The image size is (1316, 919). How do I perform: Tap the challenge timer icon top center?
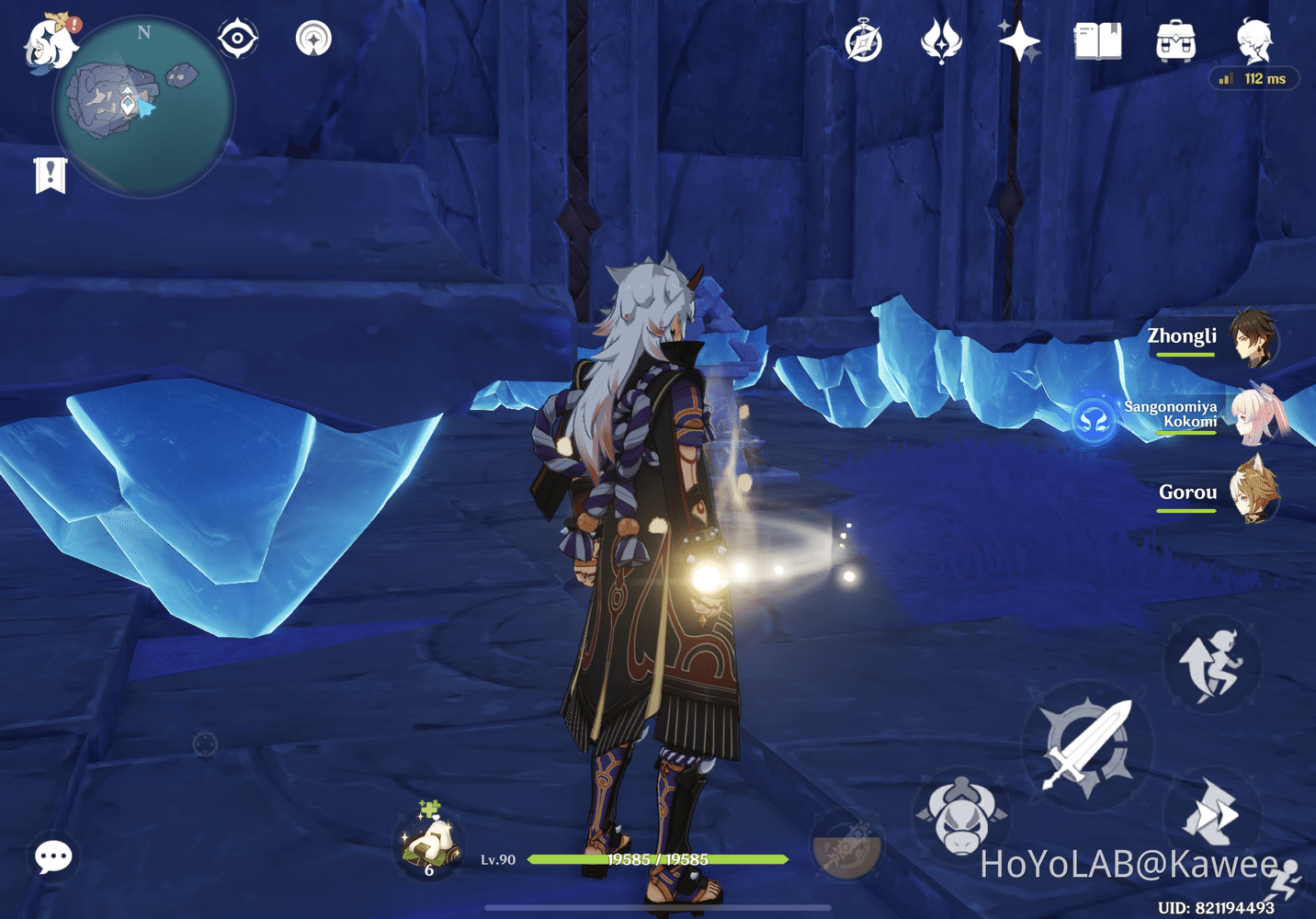tap(862, 41)
